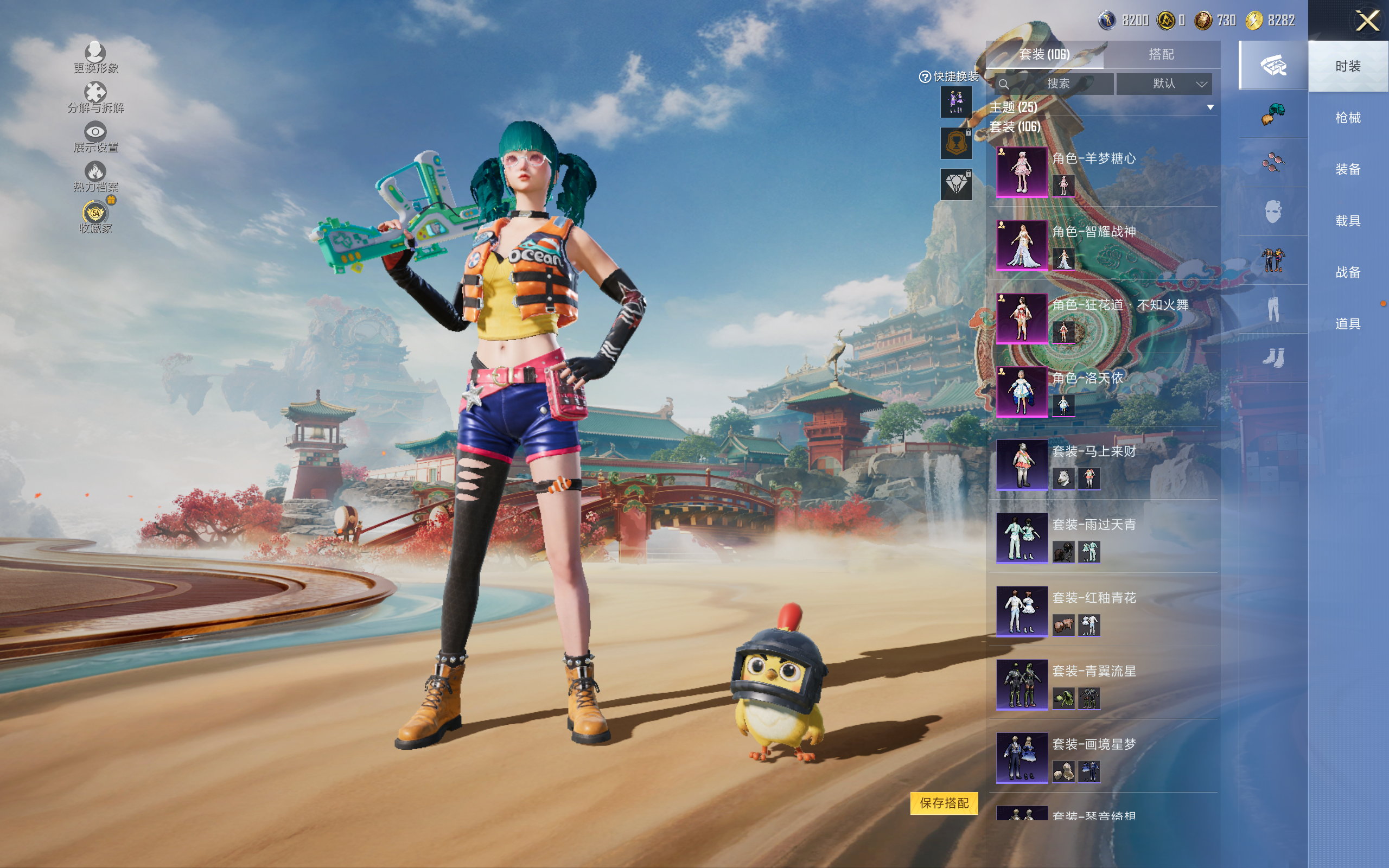Click 更换形象 to change character
The width and height of the screenshot is (1389, 868).
tap(95, 58)
